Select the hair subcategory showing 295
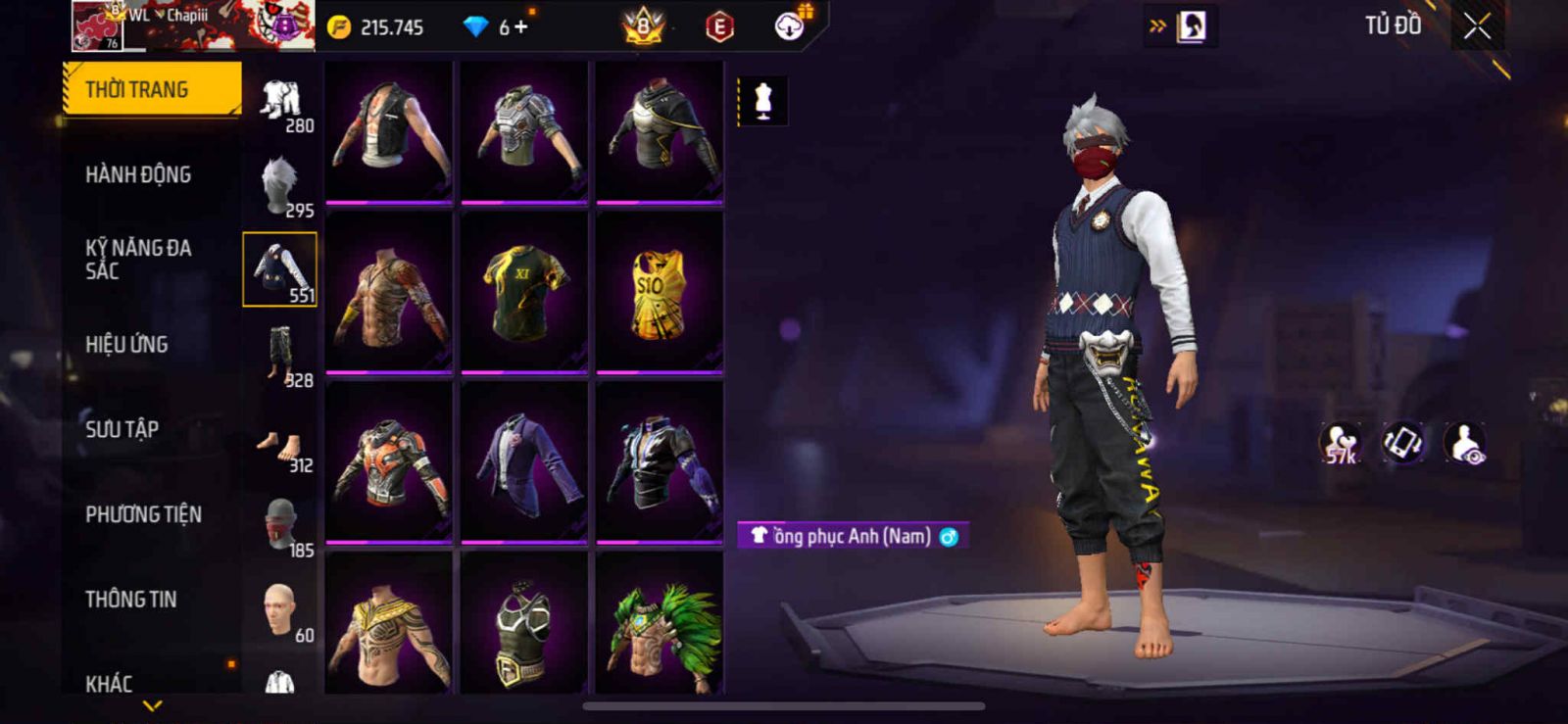Screen dimensions: 1568x724 (280, 186)
